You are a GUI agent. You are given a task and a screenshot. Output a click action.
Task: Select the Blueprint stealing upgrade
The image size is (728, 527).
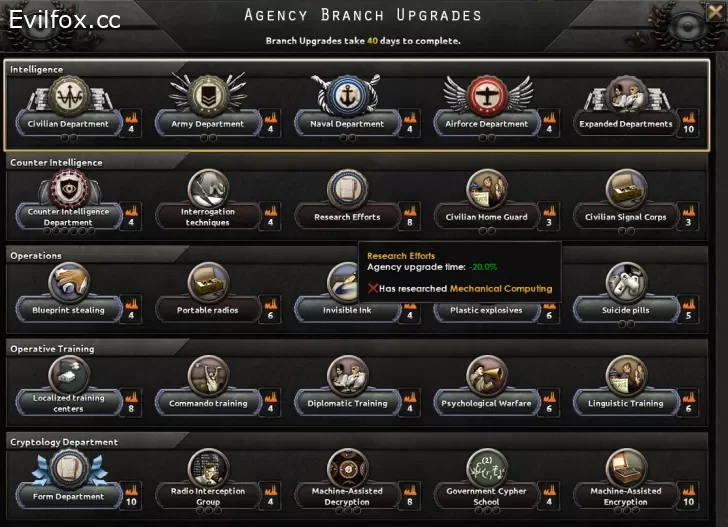point(67,310)
